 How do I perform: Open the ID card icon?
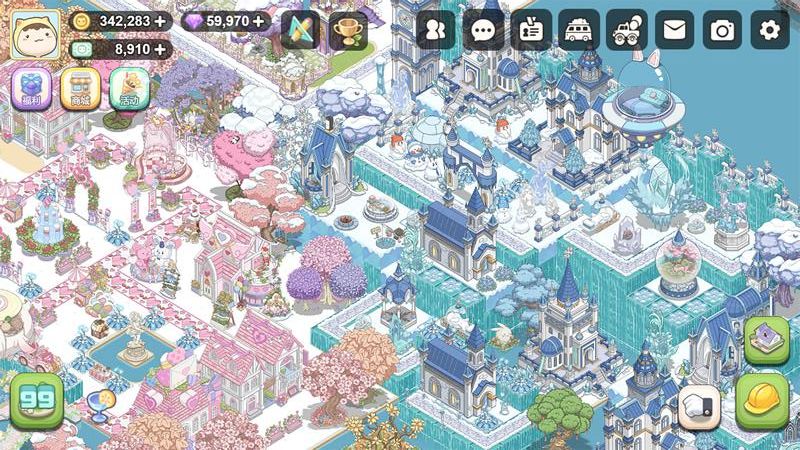(x=531, y=31)
